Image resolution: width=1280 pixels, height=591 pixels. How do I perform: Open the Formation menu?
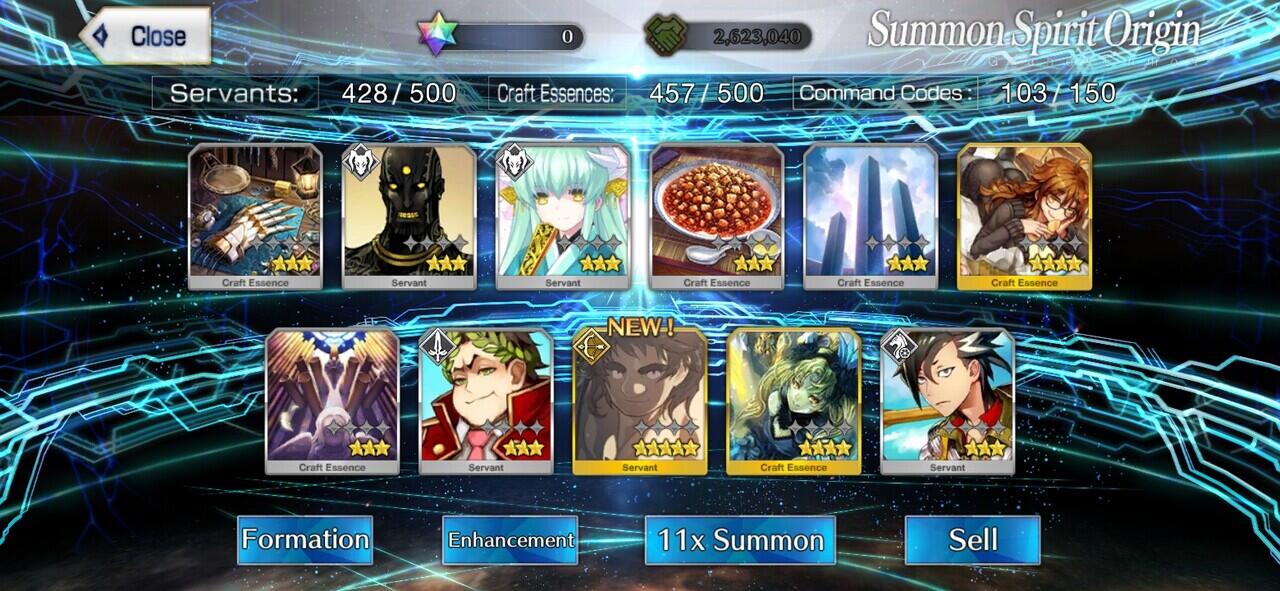coord(305,540)
